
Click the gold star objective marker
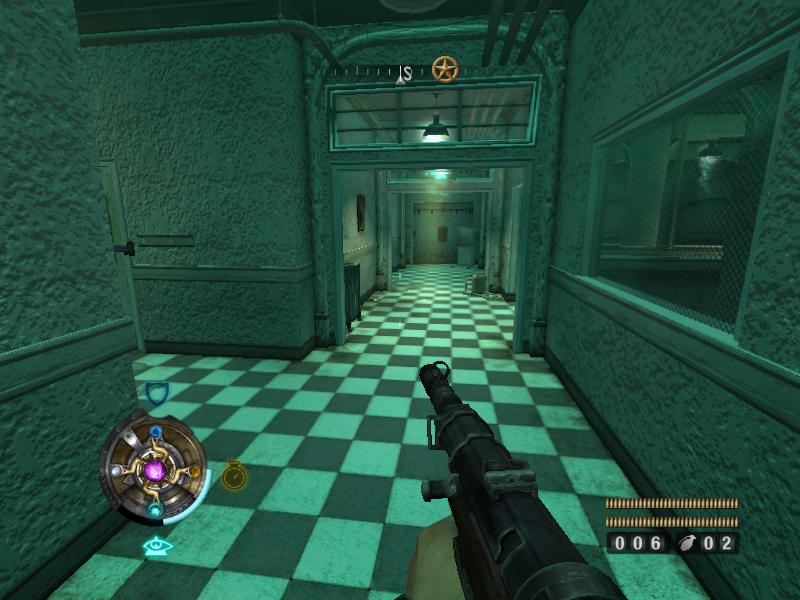444,69
